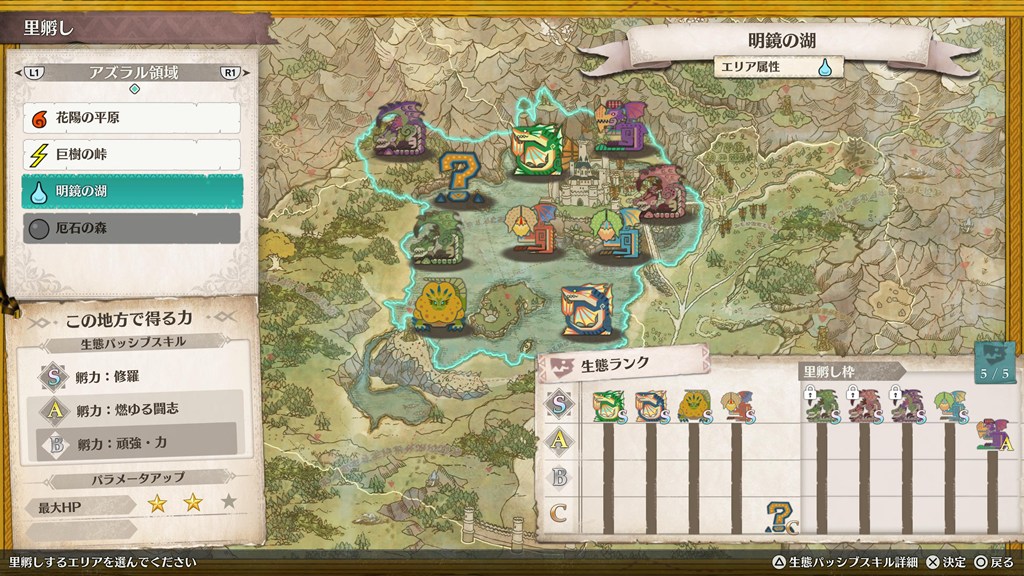Screen dimensions: 1024x576
Task: Click the question mark icon in the C-rank row
Action: point(779,515)
